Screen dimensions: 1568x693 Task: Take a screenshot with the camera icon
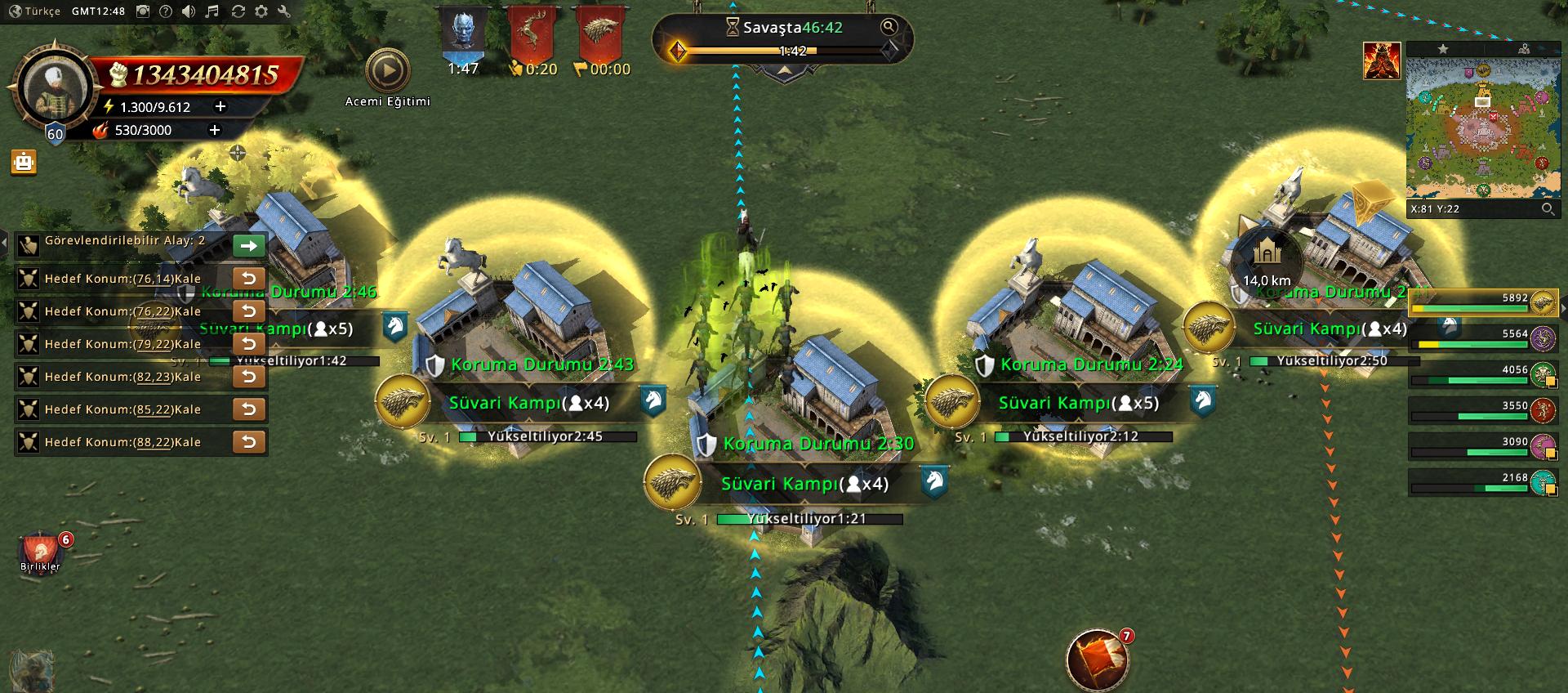(x=143, y=11)
